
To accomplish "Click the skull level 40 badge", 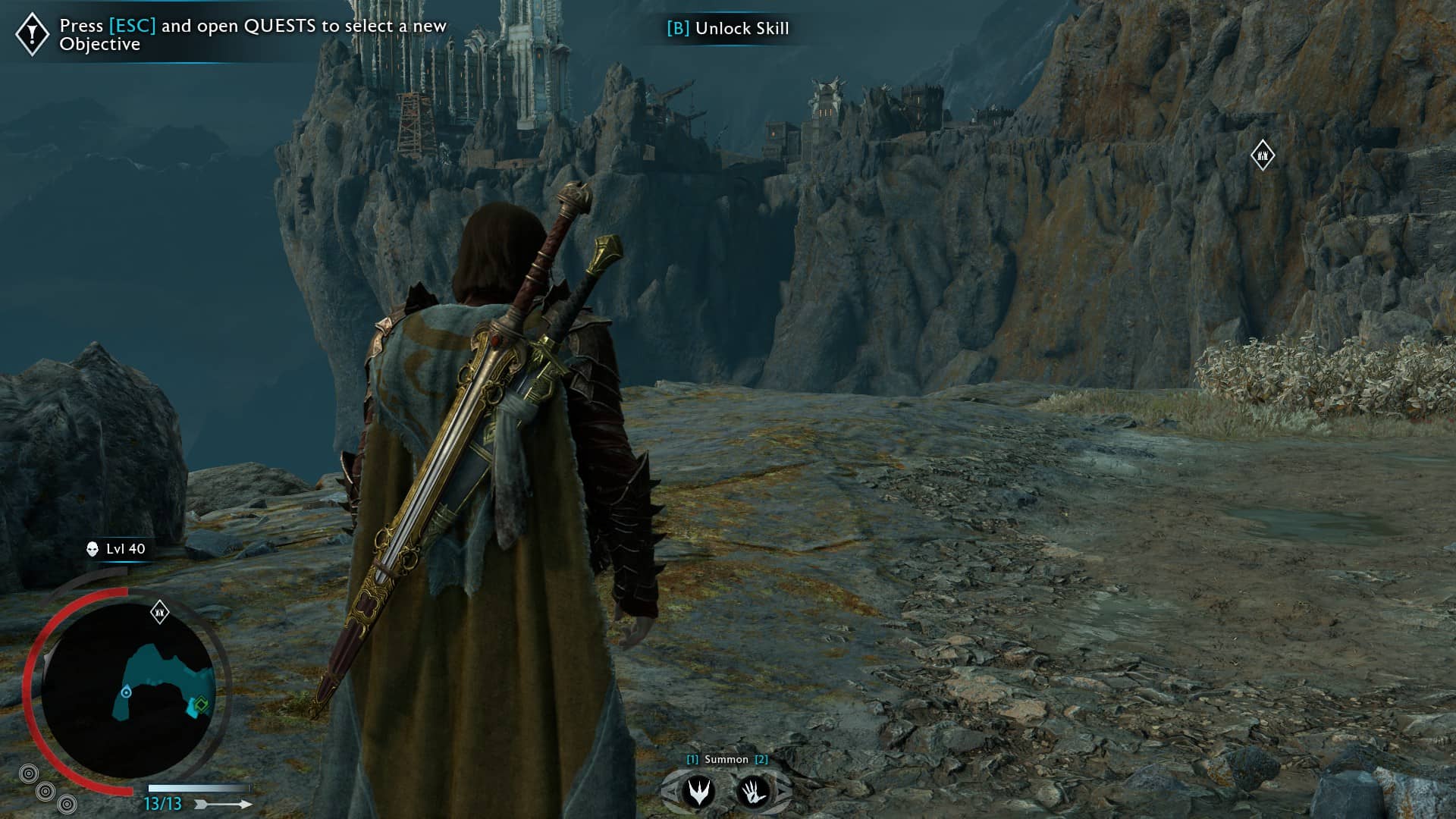I will click(x=116, y=549).
